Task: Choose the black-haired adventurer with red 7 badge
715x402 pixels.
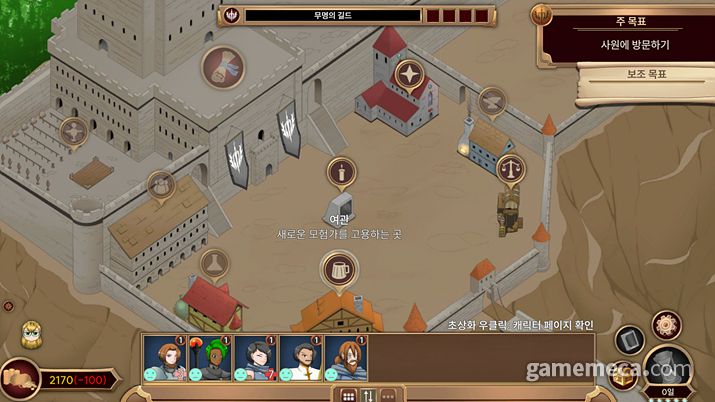Action: point(253,357)
